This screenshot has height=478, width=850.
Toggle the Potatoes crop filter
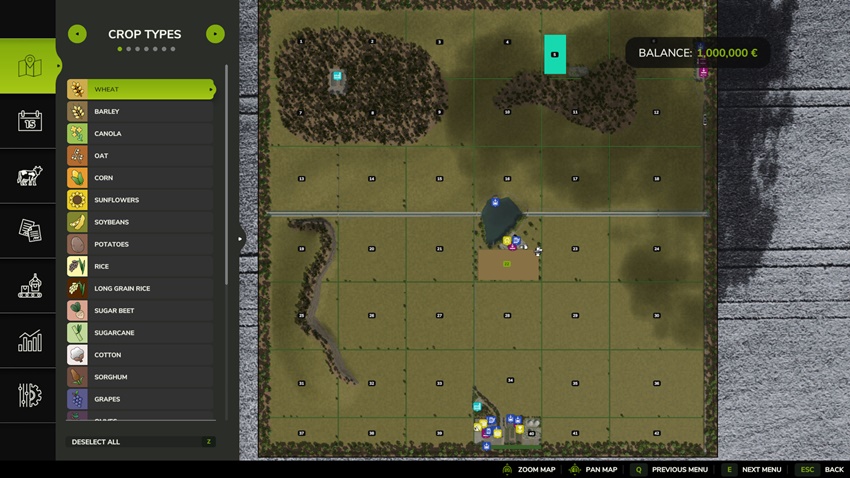coord(140,244)
